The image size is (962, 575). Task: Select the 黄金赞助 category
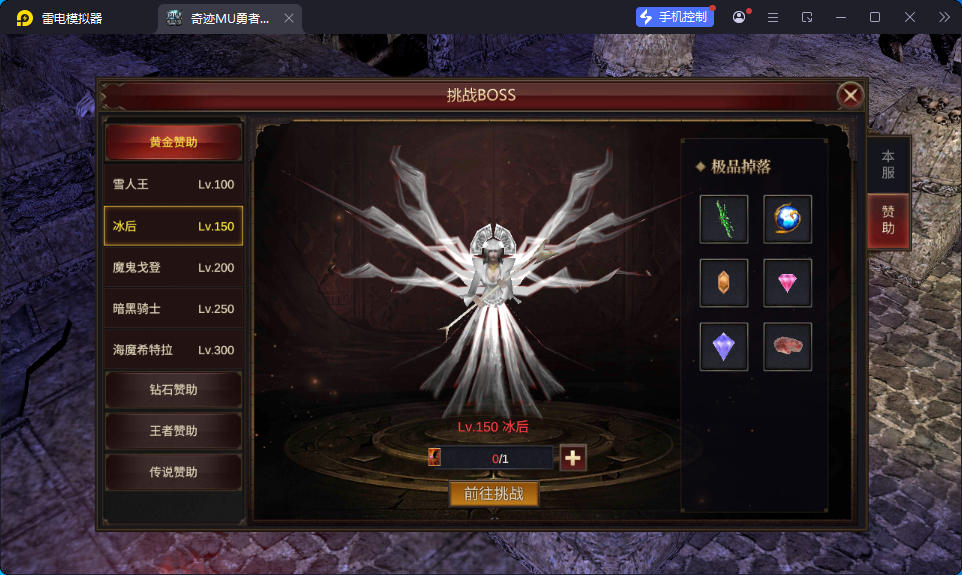[174, 142]
